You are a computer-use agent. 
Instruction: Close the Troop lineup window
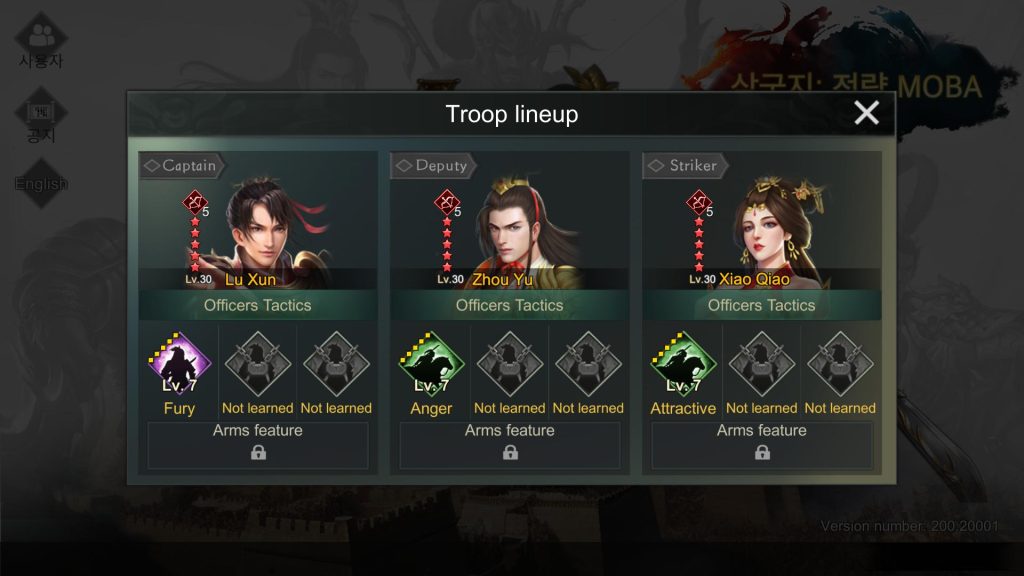point(866,113)
